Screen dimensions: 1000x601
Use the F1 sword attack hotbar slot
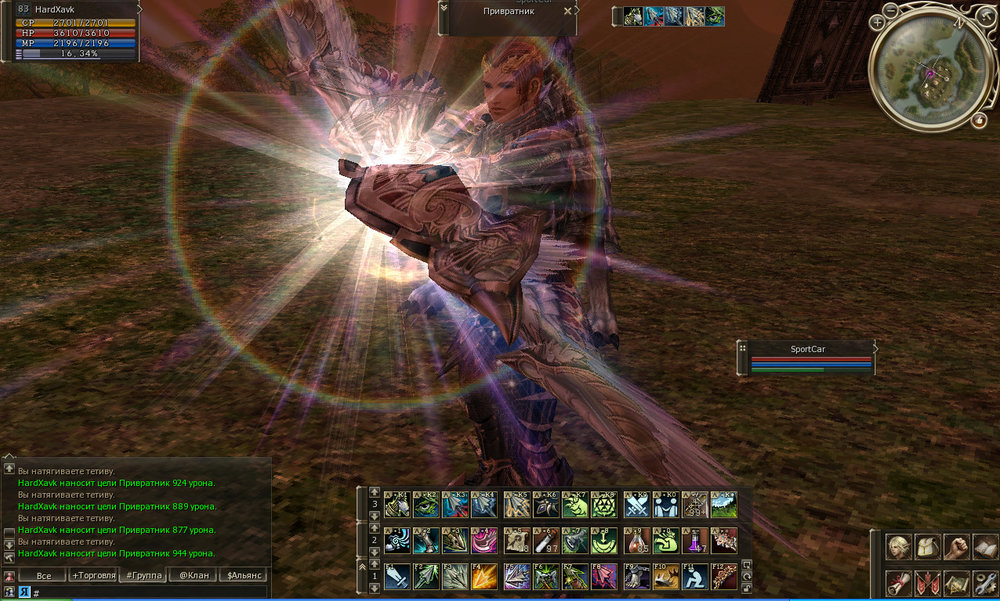(396, 576)
